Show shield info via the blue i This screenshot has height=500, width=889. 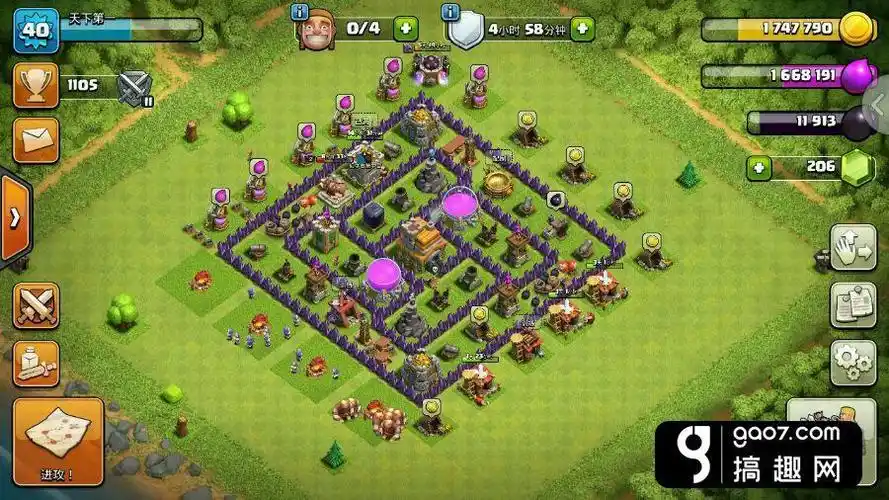tap(451, 12)
